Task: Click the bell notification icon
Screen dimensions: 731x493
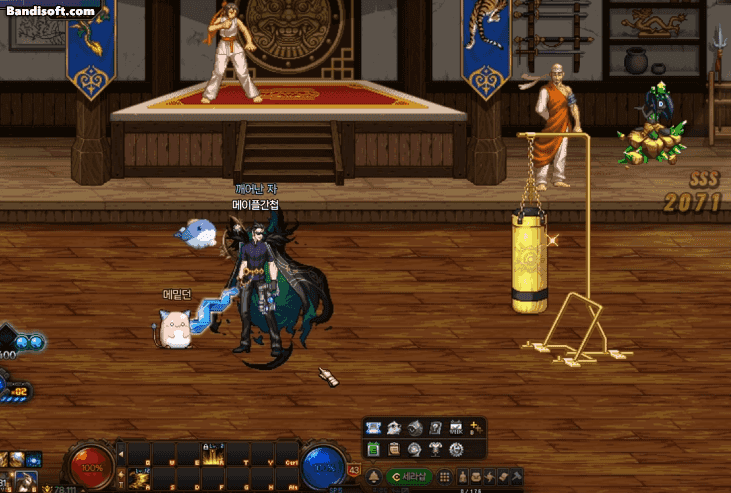Action: pos(374,477)
